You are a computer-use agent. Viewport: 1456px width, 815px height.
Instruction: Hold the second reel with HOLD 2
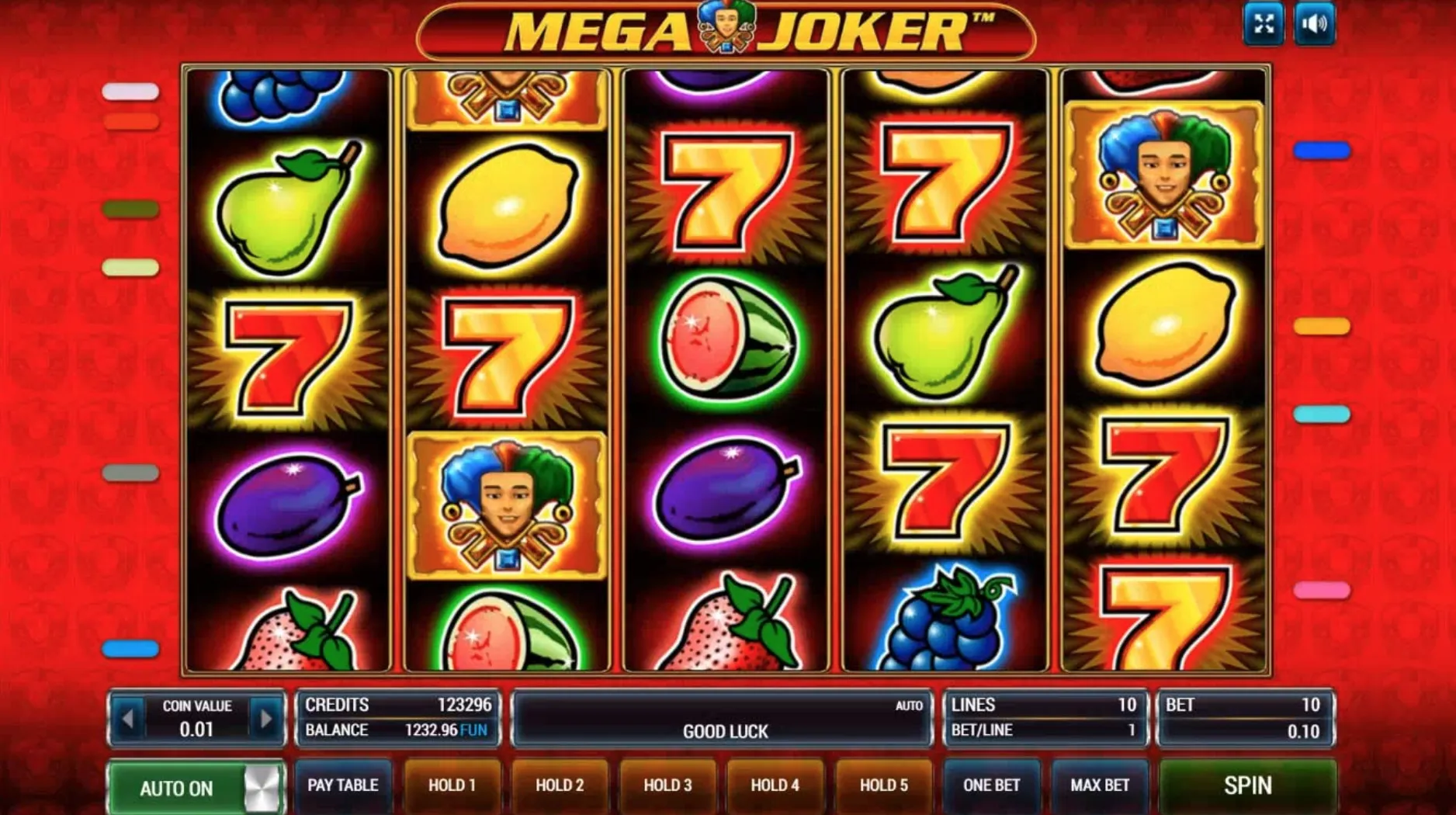[560, 785]
